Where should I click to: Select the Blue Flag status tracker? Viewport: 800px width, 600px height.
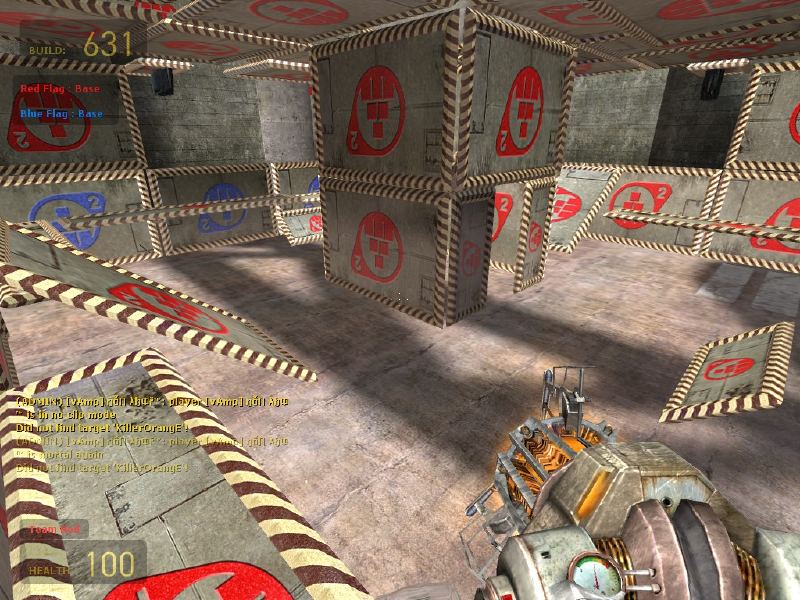[61, 113]
